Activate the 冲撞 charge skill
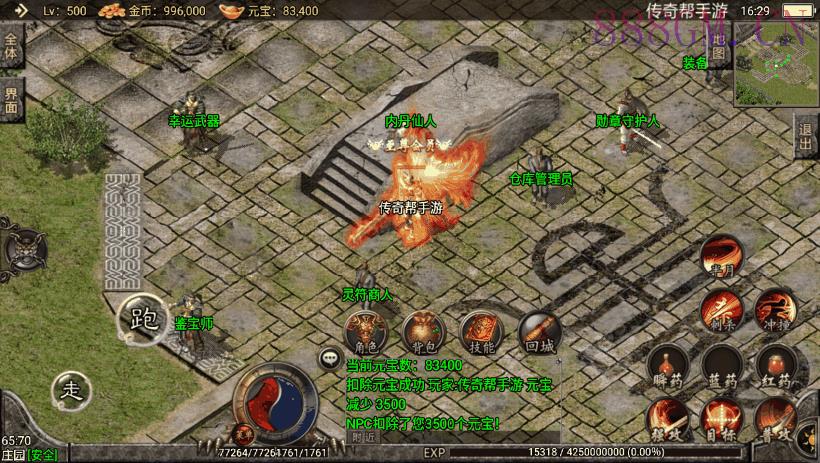The width and height of the screenshot is (820, 463). click(775, 311)
